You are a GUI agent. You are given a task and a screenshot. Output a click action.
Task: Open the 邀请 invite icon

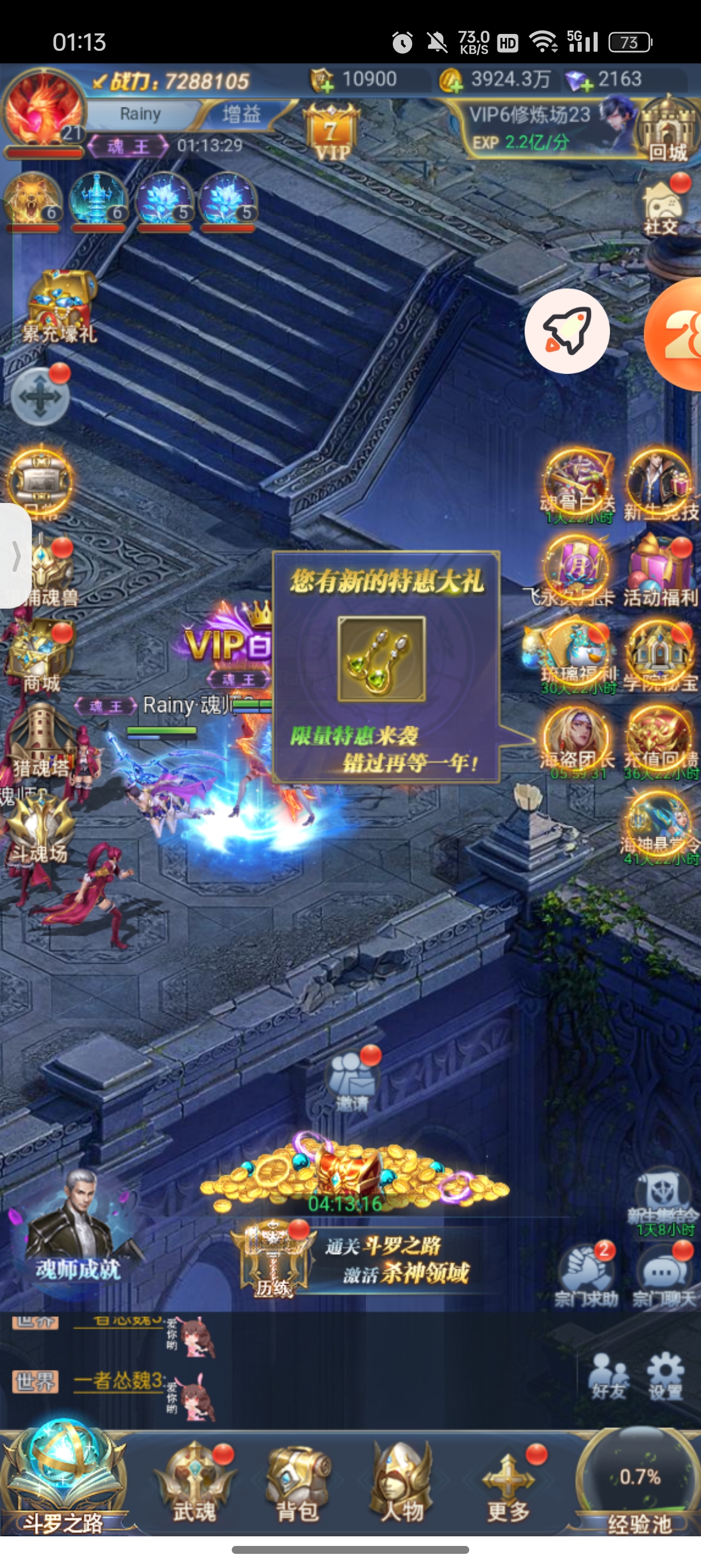[x=353, y=1082]
